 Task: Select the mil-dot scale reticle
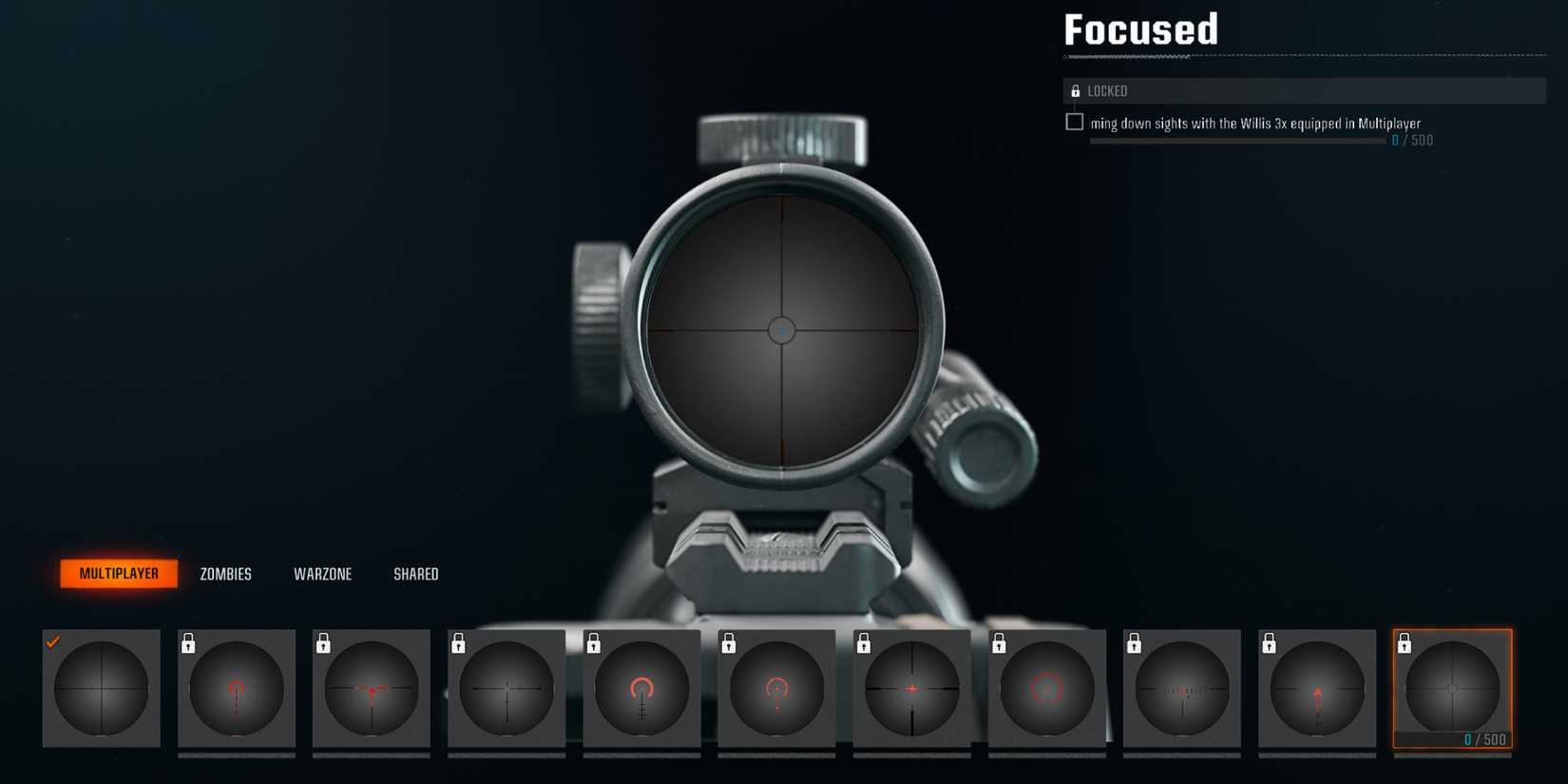(x=1181, y=689)
